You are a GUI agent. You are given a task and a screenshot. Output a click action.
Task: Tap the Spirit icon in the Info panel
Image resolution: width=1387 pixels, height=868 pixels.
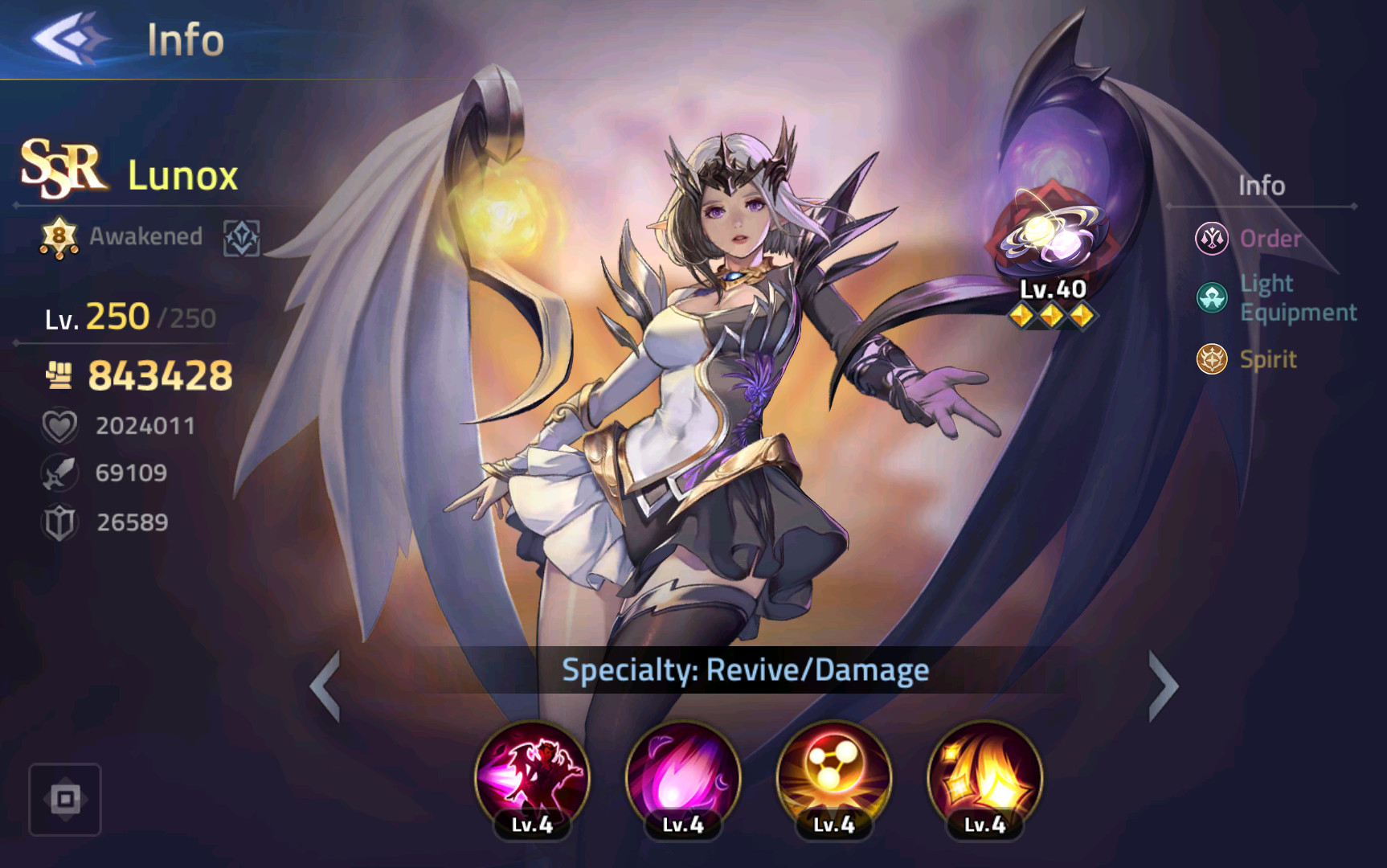click(x=1213, y=360)
